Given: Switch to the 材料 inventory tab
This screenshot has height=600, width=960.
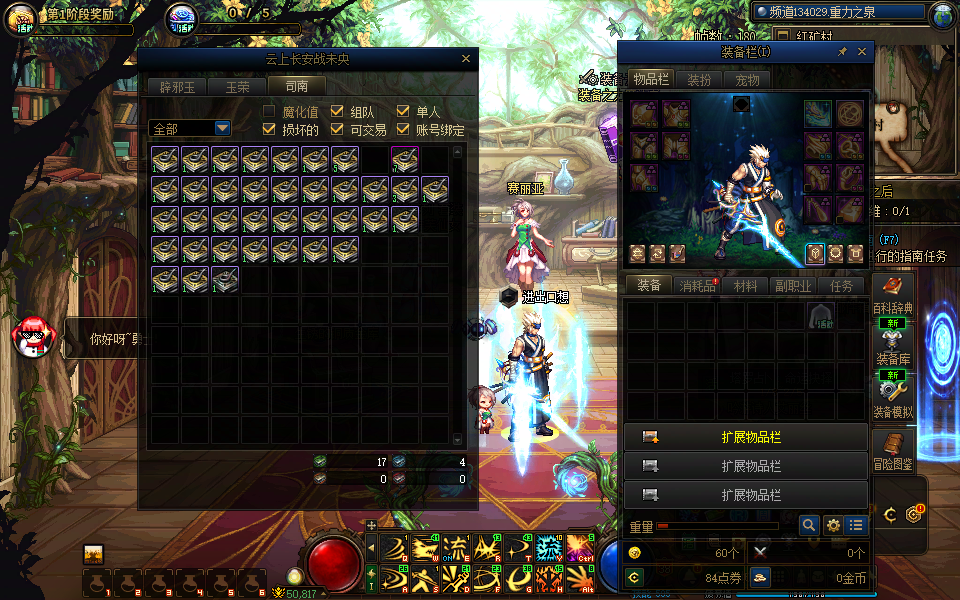Looking at the screenshot, I should pos(746,286).
